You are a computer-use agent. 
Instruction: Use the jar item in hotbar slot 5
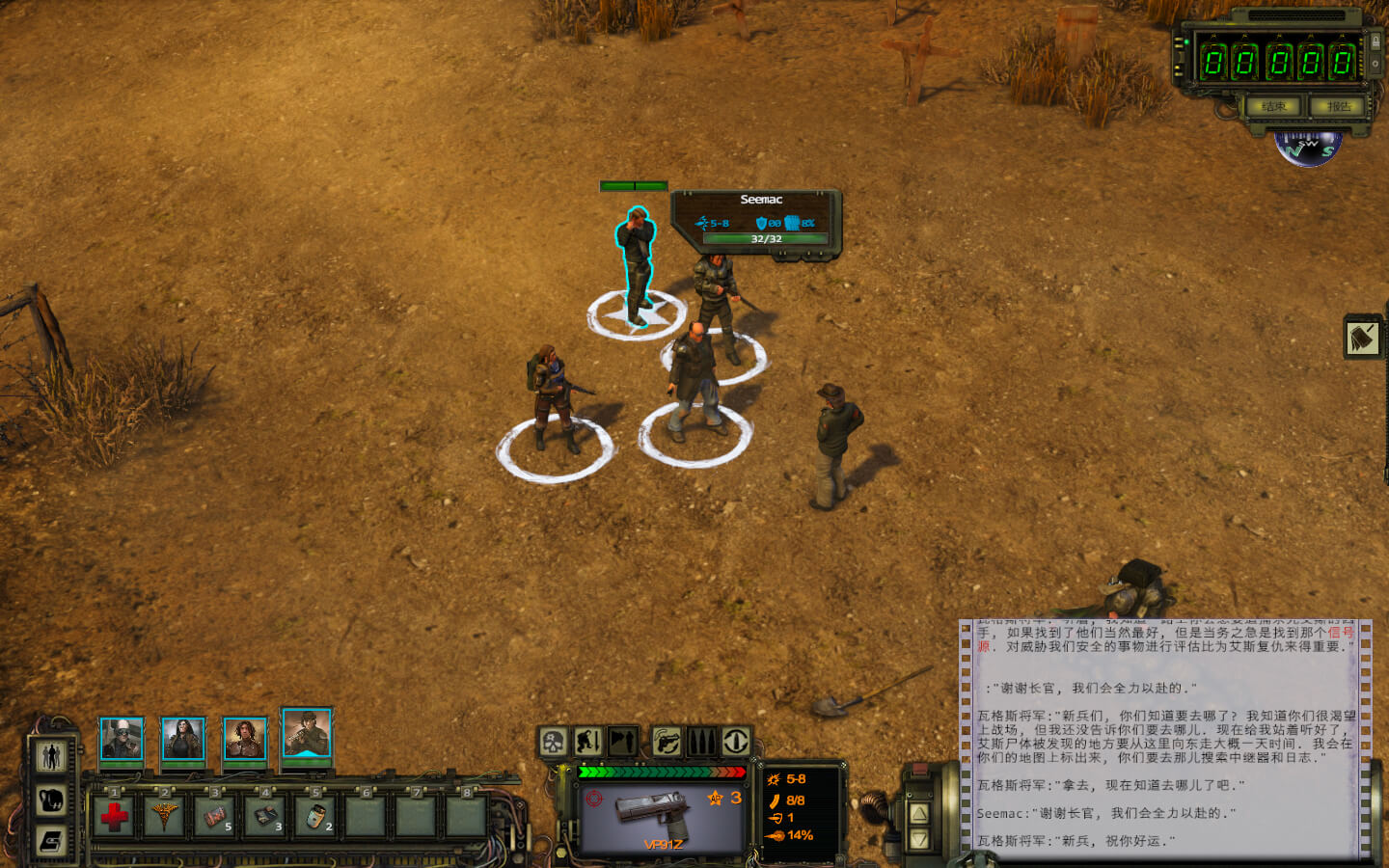tap(315, 817)
